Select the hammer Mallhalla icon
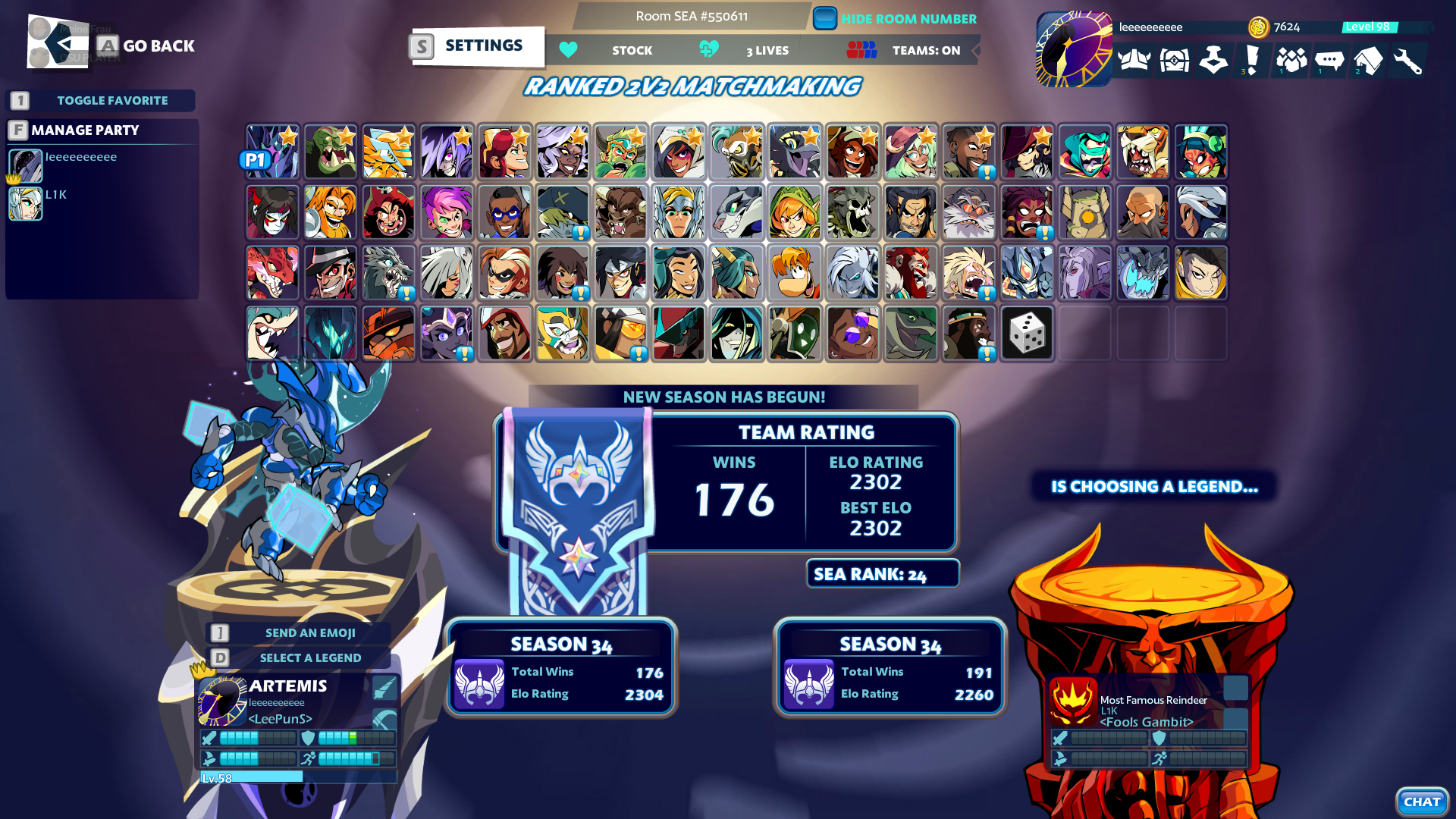 click(x=1213, y=61)
